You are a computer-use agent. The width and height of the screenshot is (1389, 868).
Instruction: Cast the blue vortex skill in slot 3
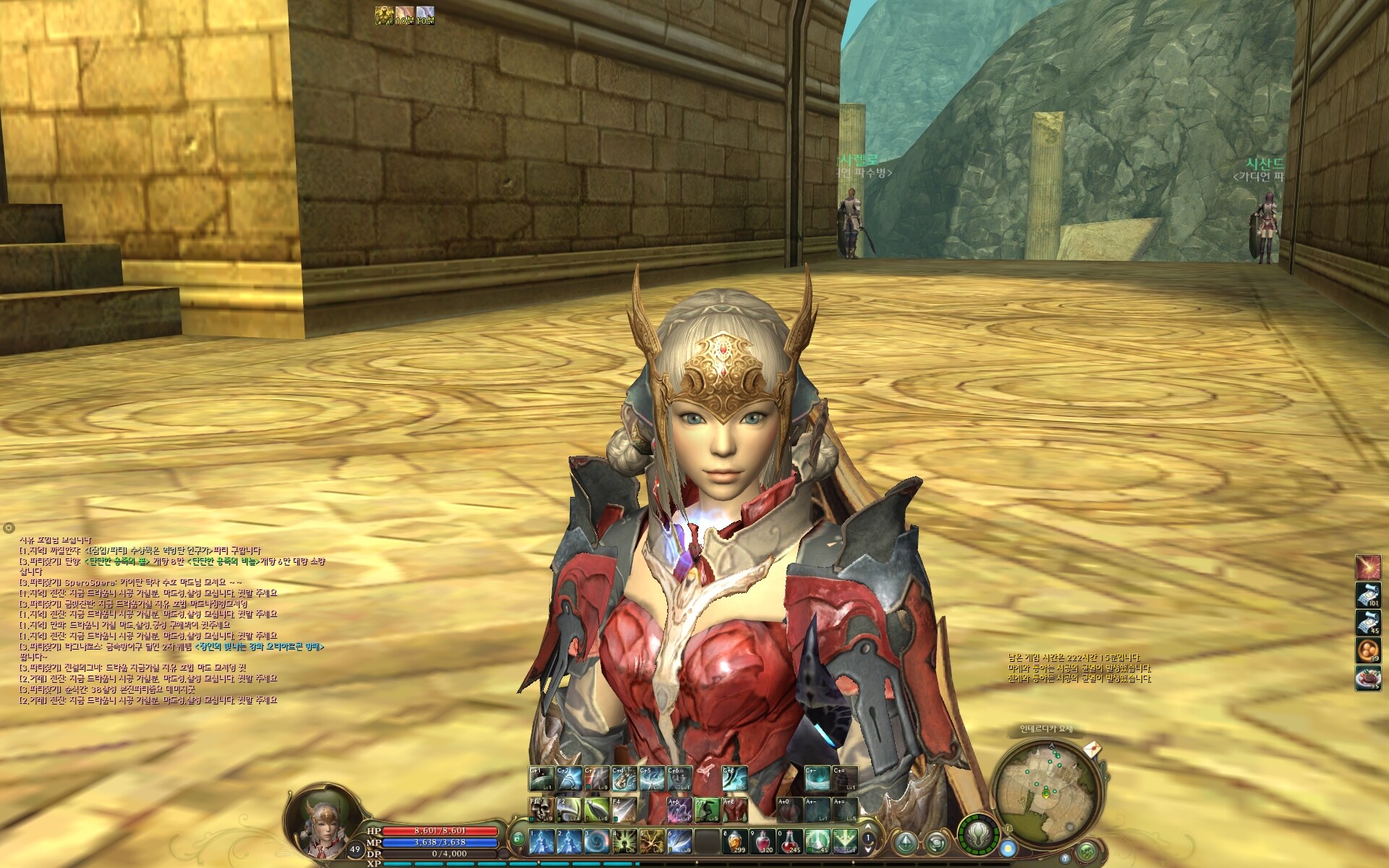coord(597,841)
